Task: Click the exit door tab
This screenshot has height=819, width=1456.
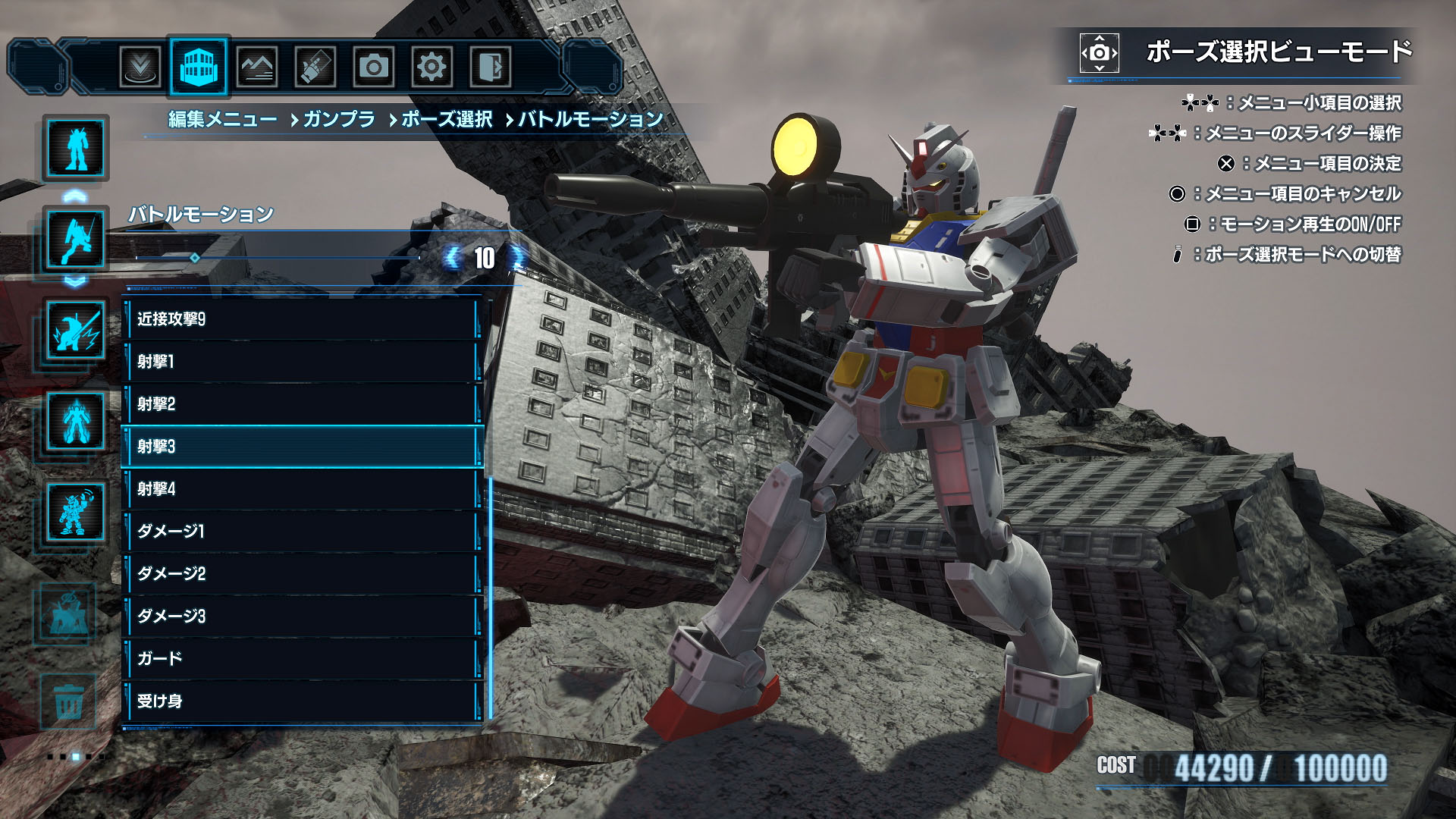Action: (490, 67)
